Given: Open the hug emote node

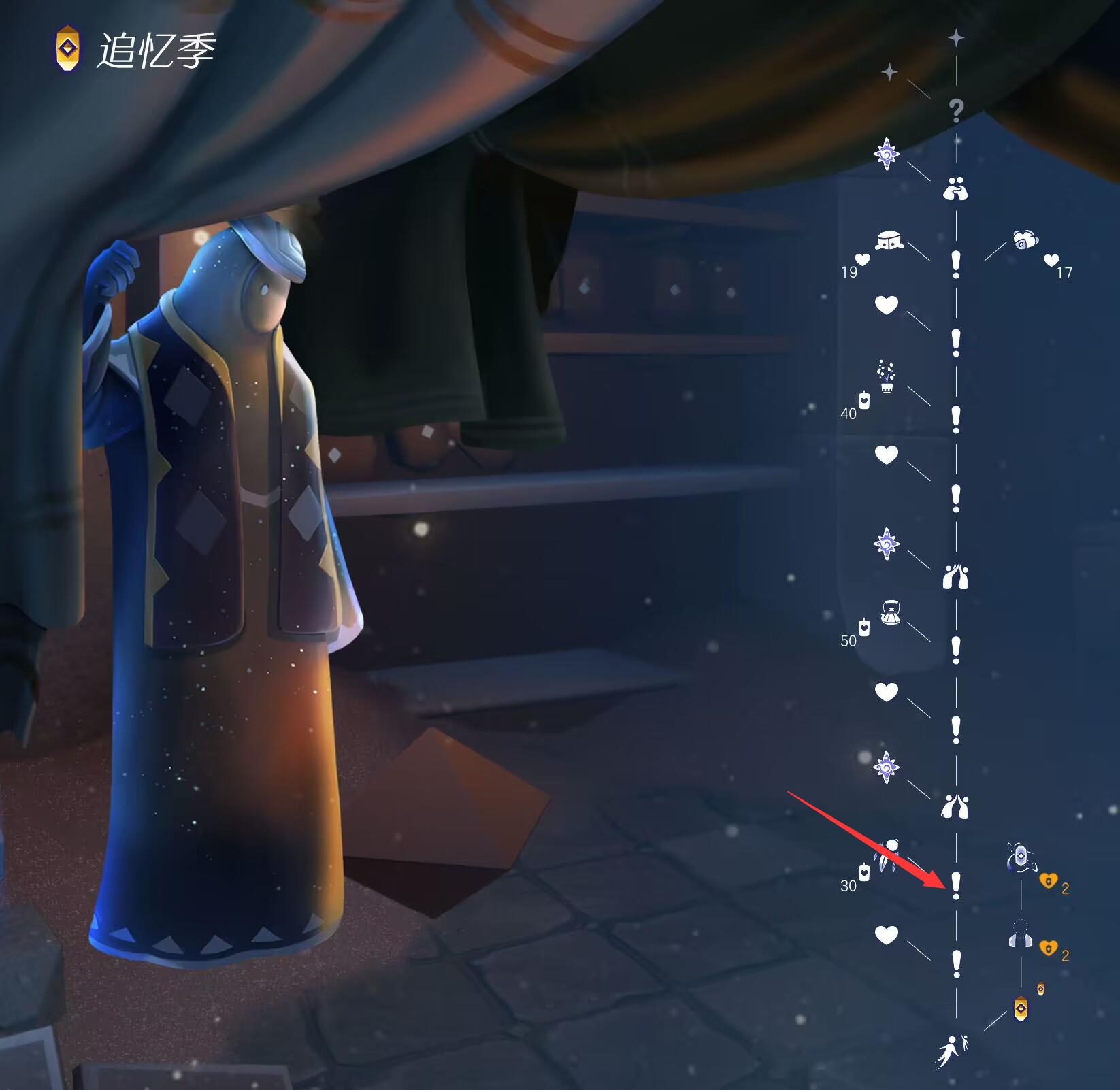Looking at the screenshot, I should [955, 188].
